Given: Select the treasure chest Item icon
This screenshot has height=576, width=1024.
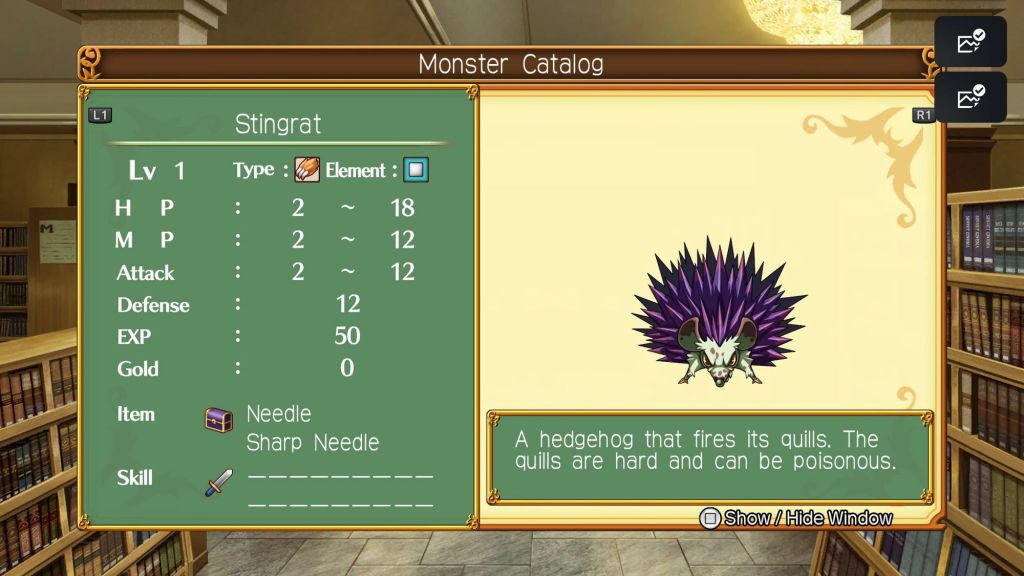Looking at the screenshot, I should tap(219, 419).
